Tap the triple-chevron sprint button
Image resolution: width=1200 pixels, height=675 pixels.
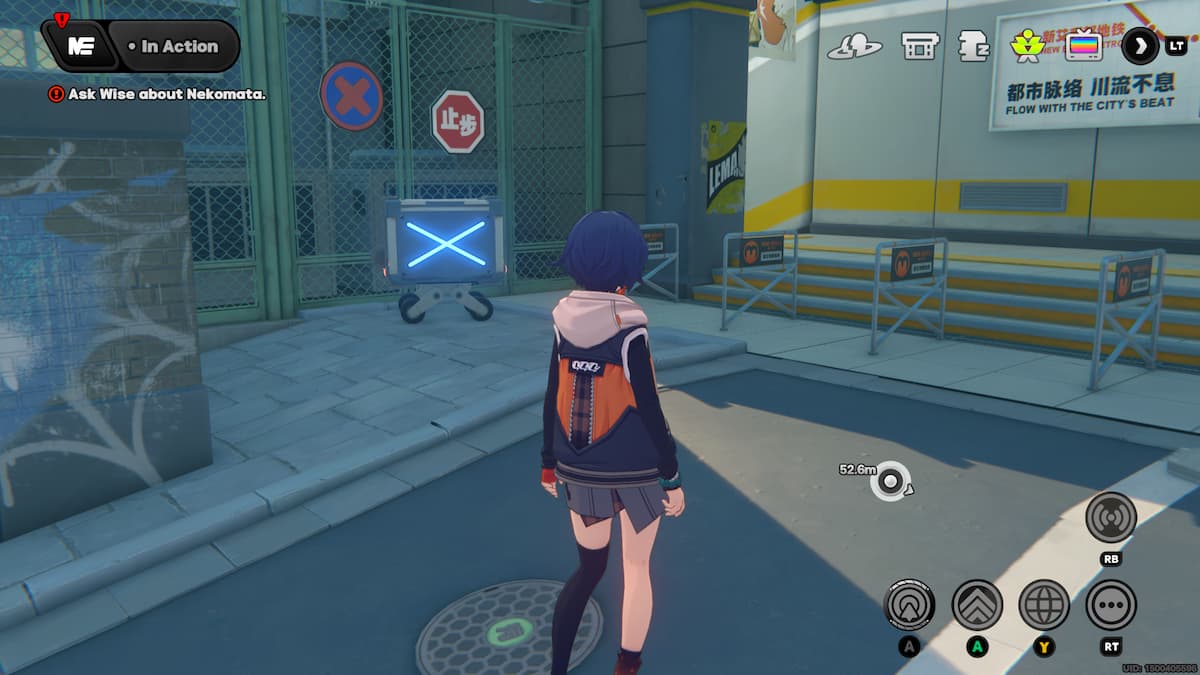pos(977,605)
